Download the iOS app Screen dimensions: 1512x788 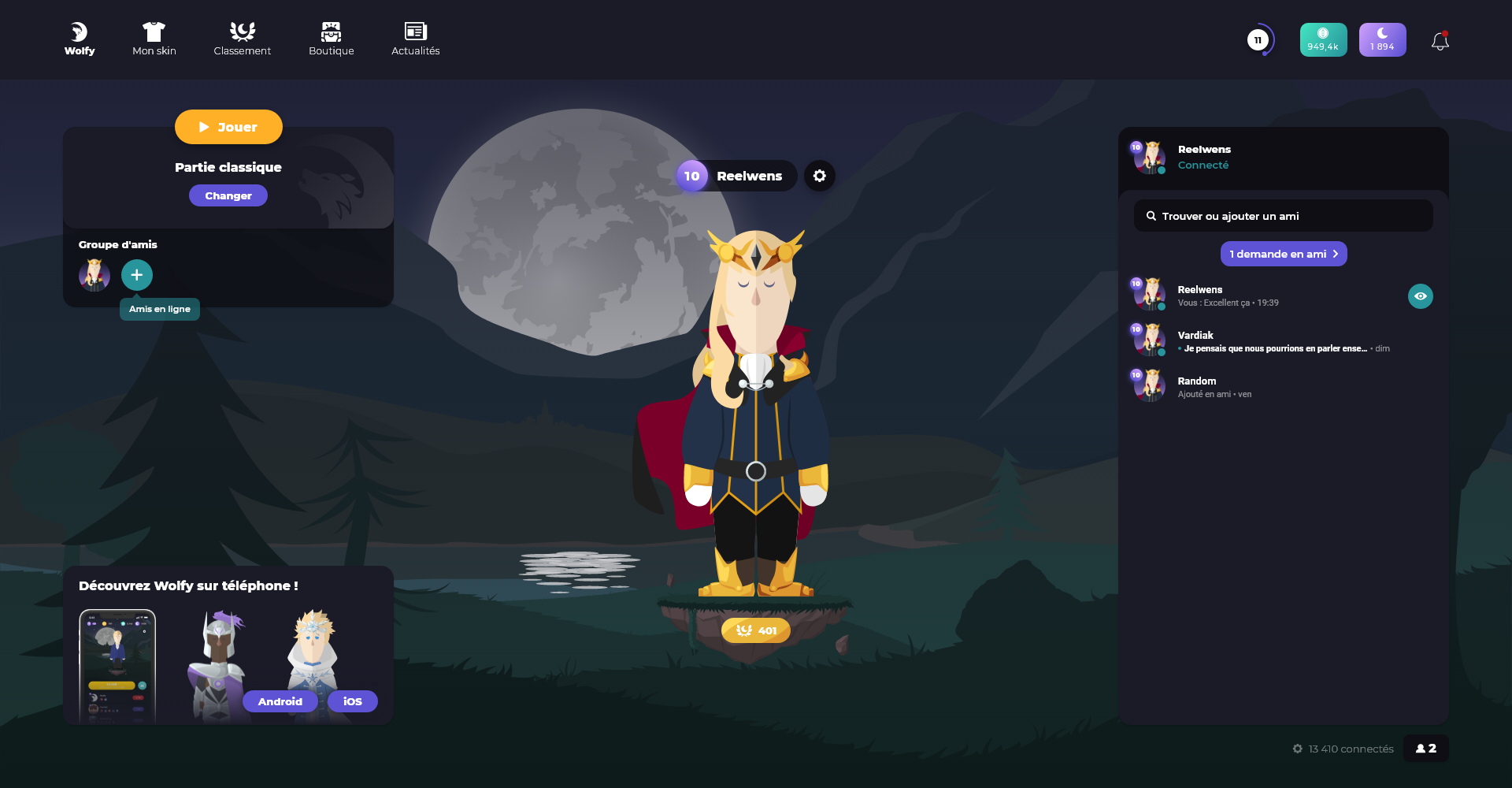click(x=353, y=701)
